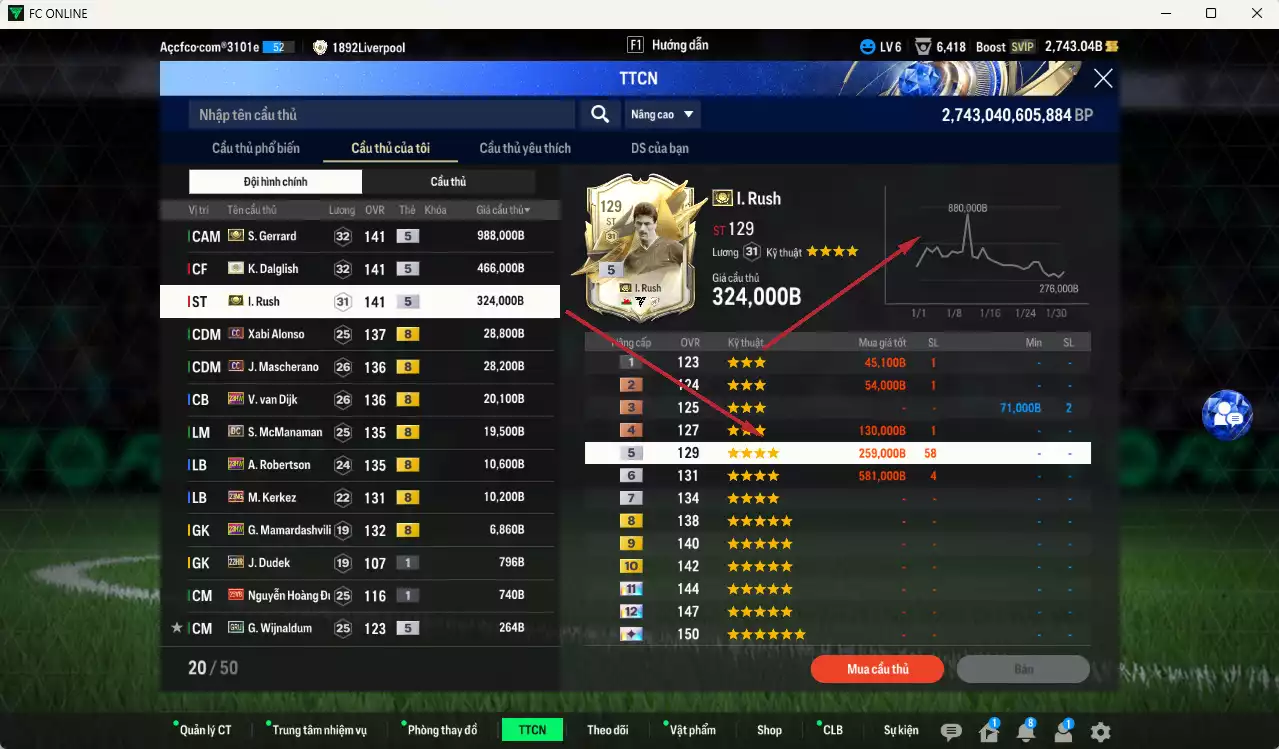The height and width of the screenshot is (749, 1279).
Task: Close the TTCN window
Action: tap(1103, 79)
